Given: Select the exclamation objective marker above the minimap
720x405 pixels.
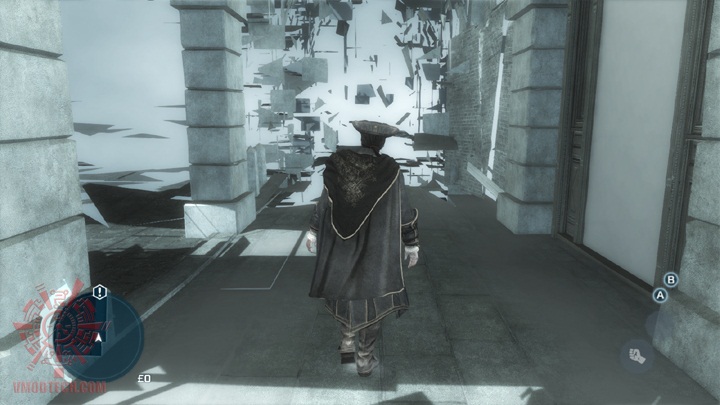Looking at the screenshot, I should click(100, 291).
